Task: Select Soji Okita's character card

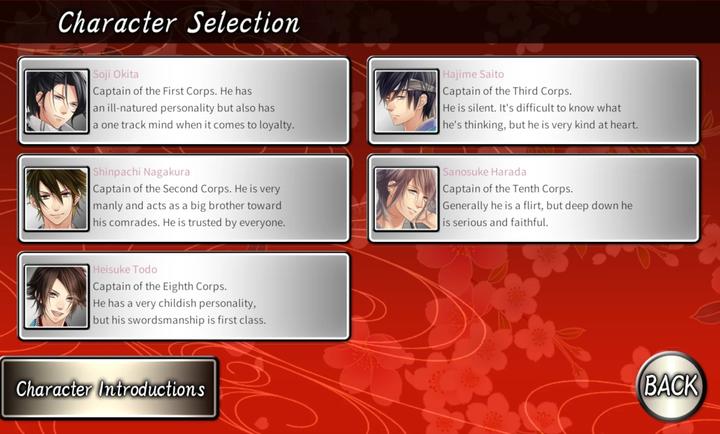Action: (184, 101)
